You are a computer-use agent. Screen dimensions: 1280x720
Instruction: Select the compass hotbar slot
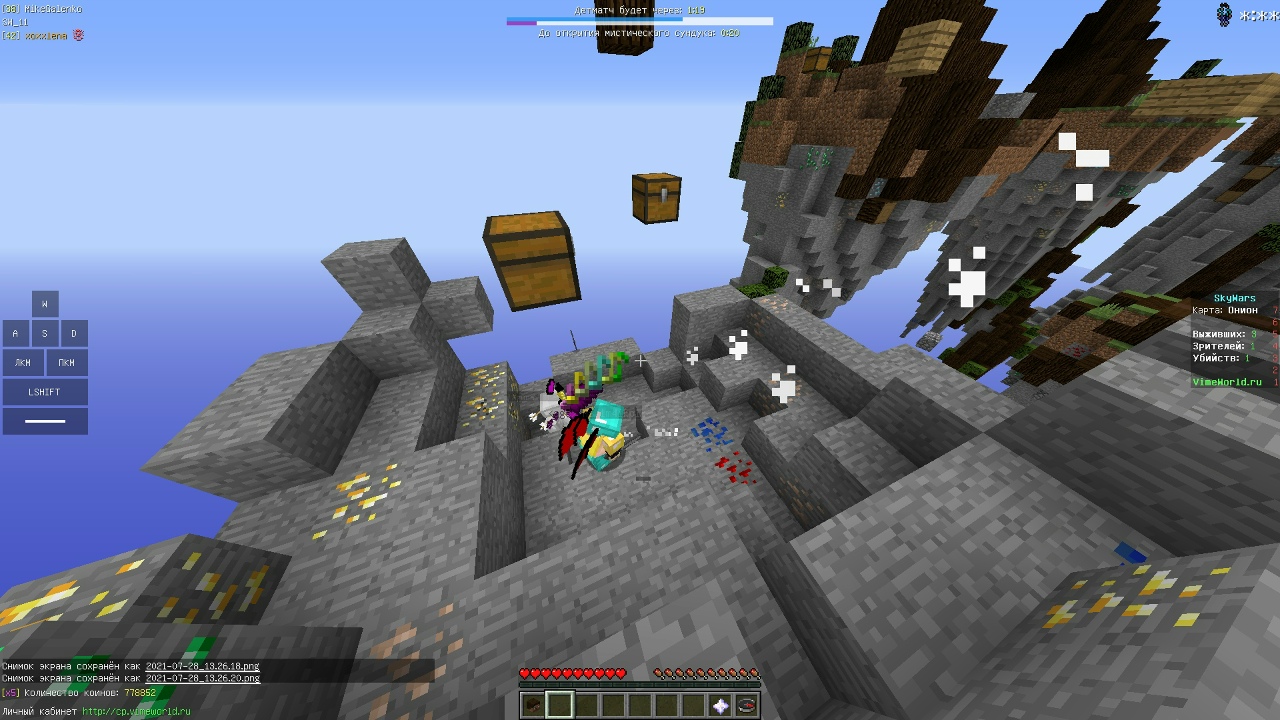(747, 706)
